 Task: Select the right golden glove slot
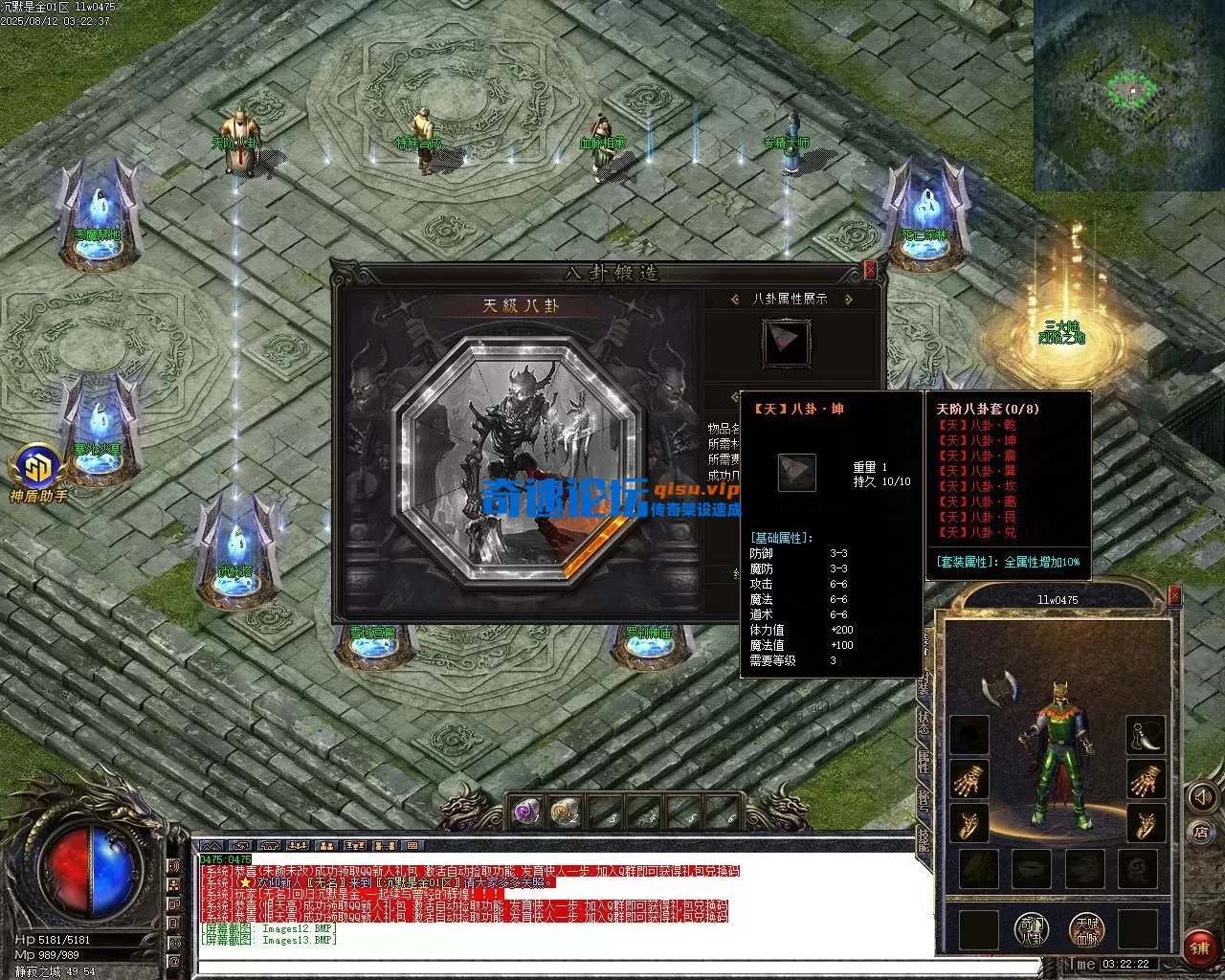(1145, 780)
